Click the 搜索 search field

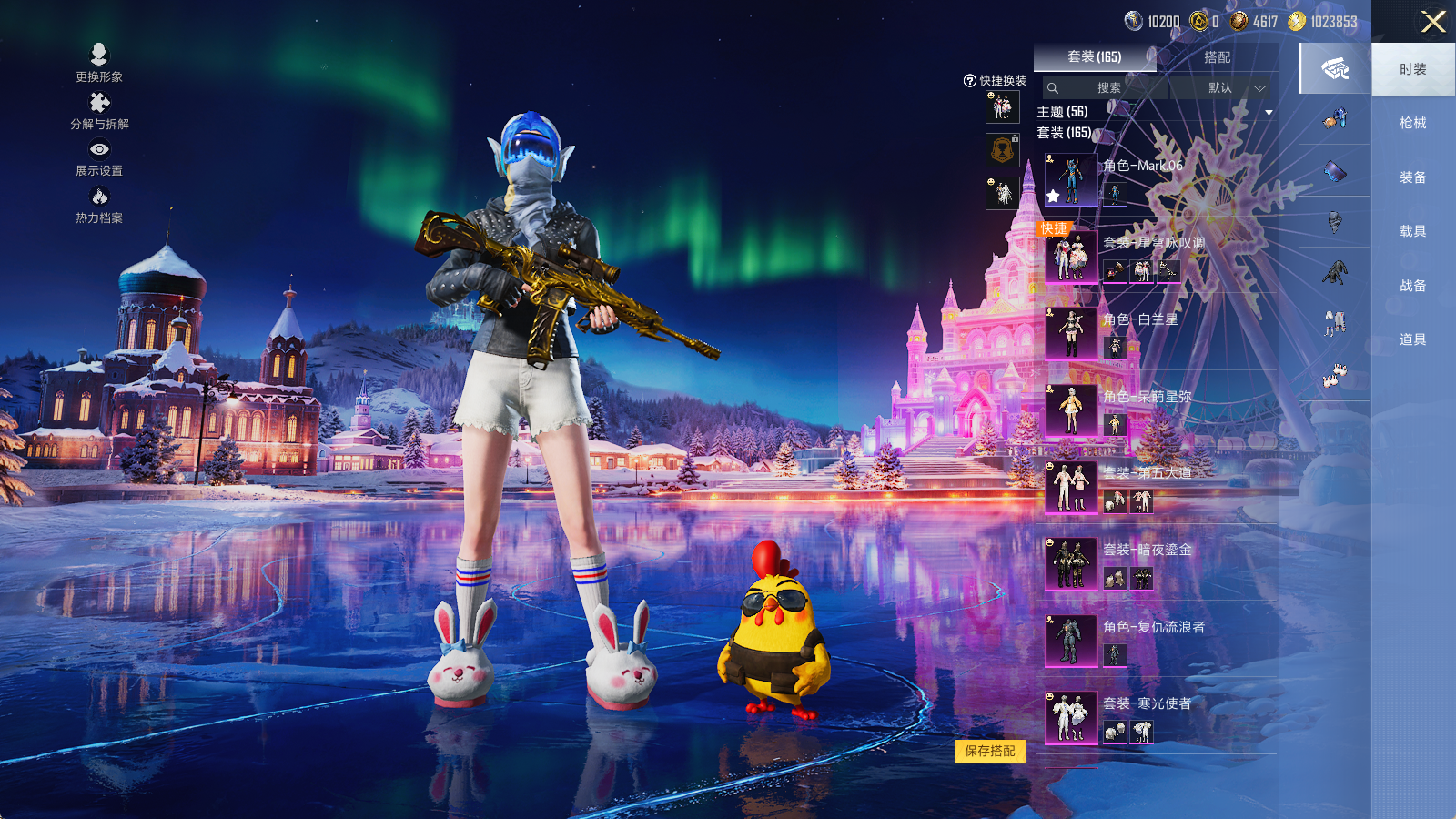pyautogui.click(x=1107, y=88)
